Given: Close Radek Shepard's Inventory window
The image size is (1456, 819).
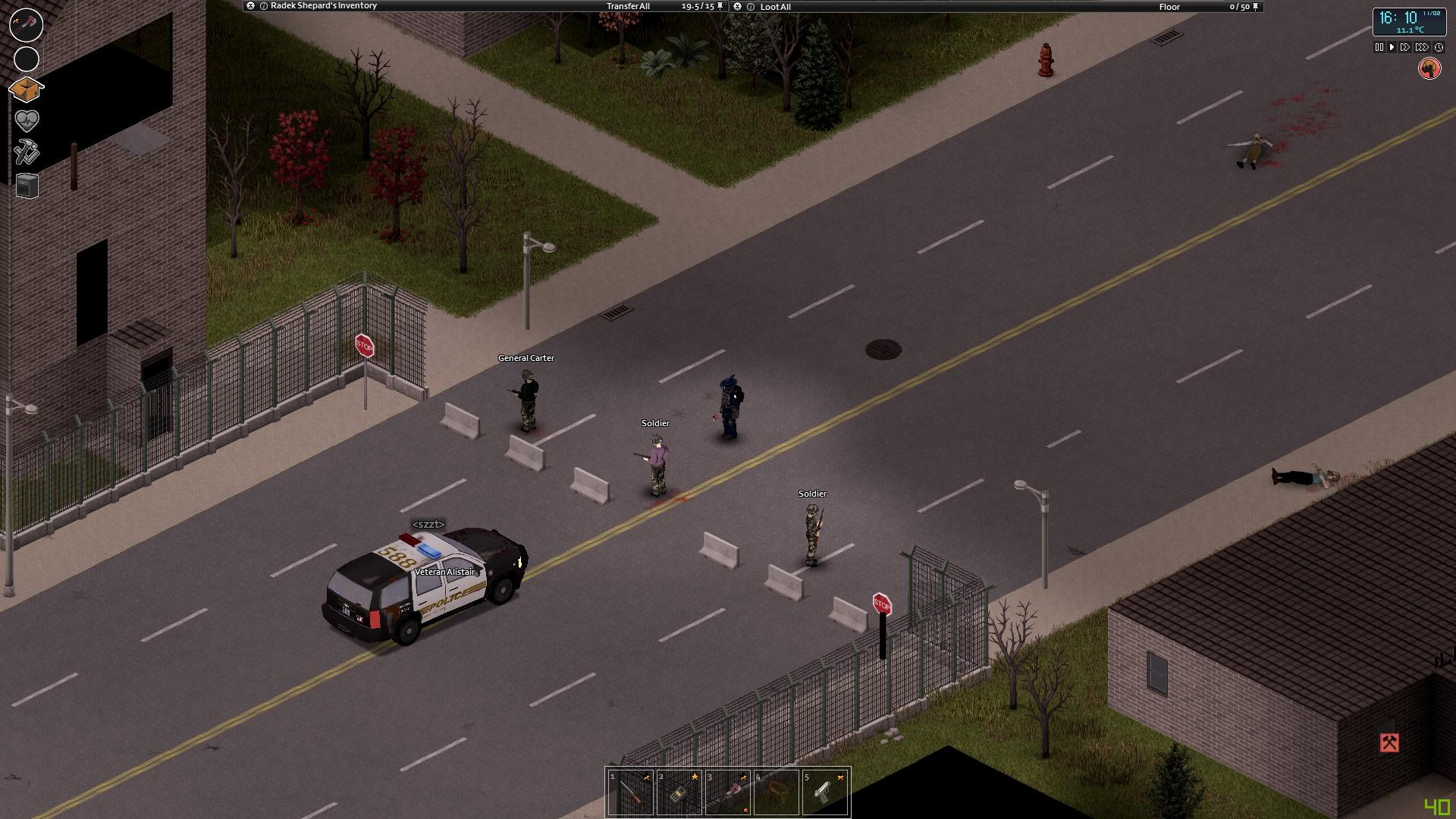Looking at the screenshot, I should (x=251, y=6).
